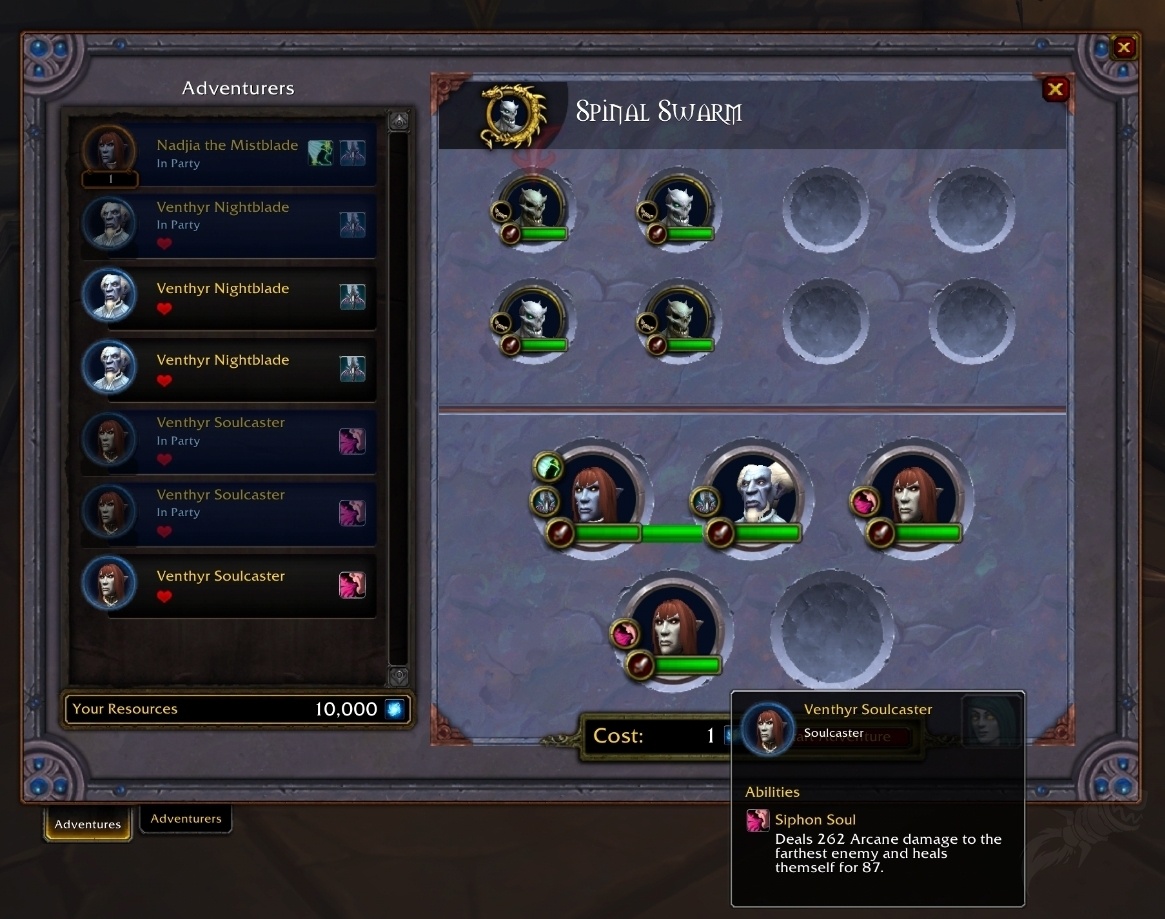The height and width of the screenshot is (919, 1165).
Task: Pick the highlighted Venthyr Soulcaster not in party
Action: (221, 585)
